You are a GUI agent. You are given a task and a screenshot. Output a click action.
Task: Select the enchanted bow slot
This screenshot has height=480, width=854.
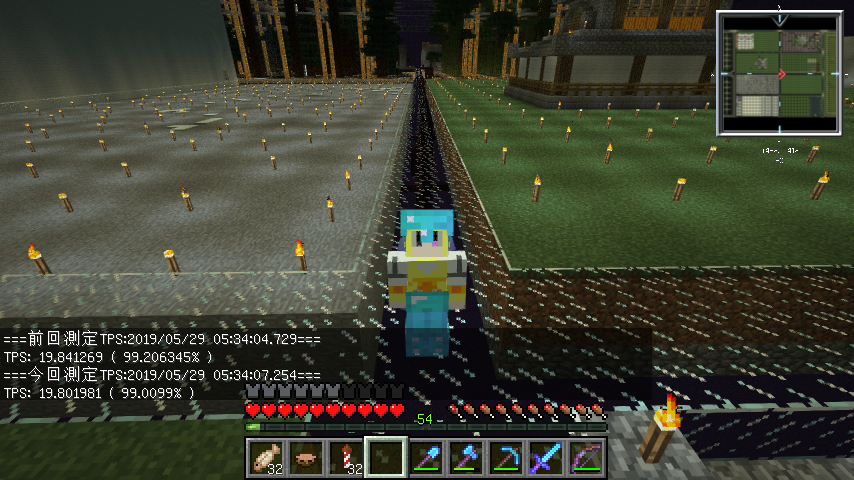point(586,457)
